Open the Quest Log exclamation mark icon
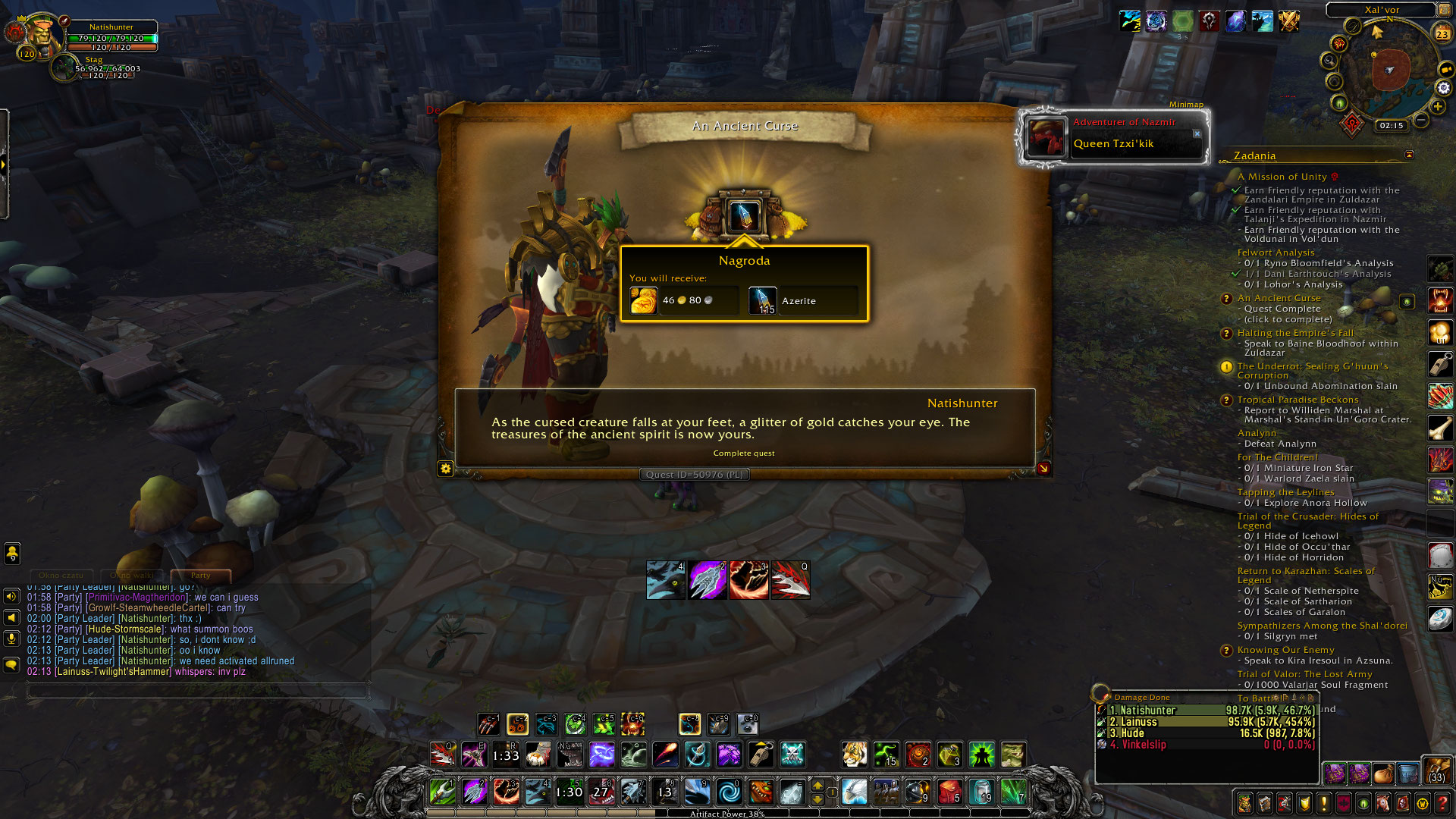 tap(1323, 804)
